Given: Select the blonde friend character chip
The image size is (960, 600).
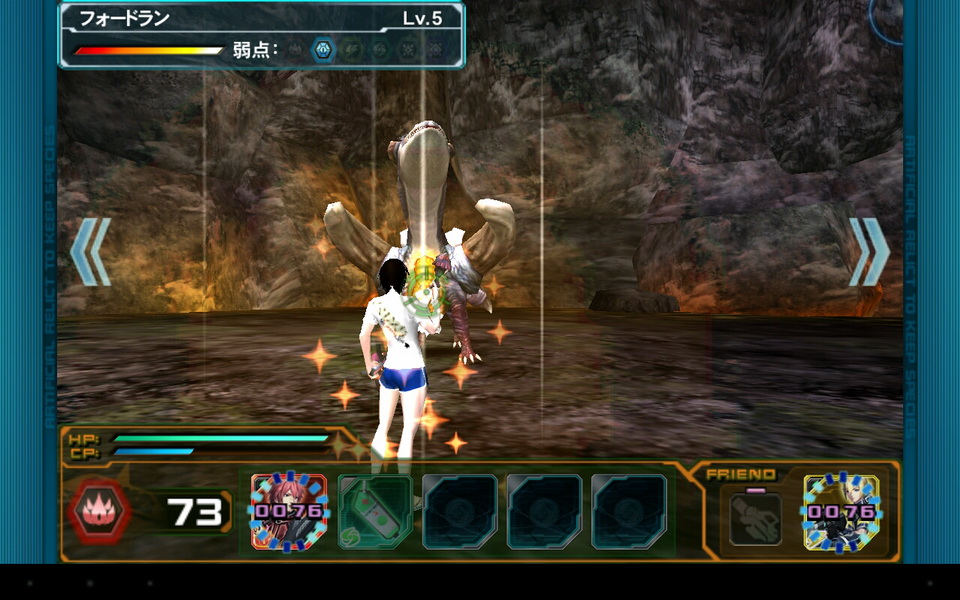Looking at the screenshot, I should 842,512.
